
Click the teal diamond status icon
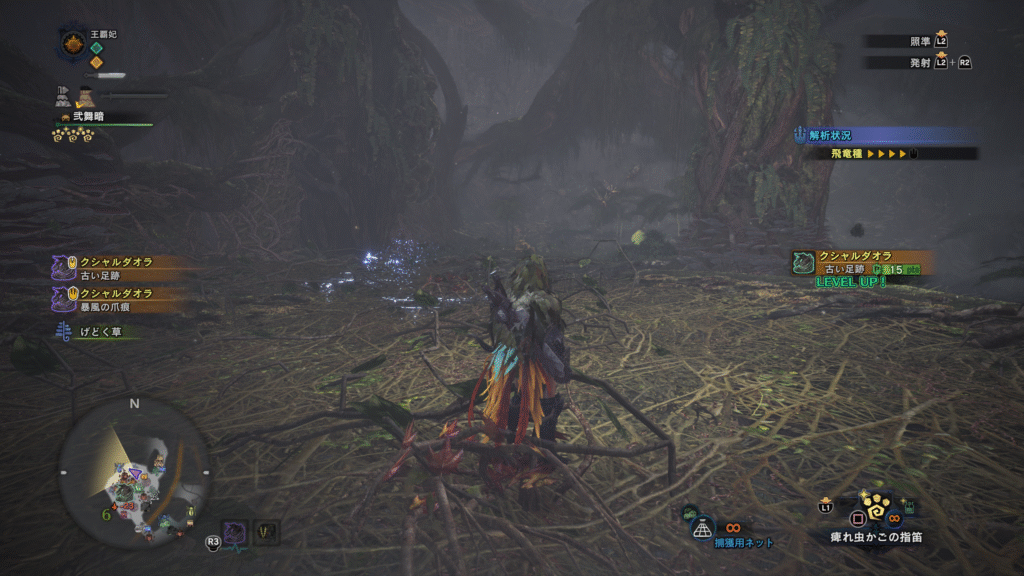tap(97, 47)
